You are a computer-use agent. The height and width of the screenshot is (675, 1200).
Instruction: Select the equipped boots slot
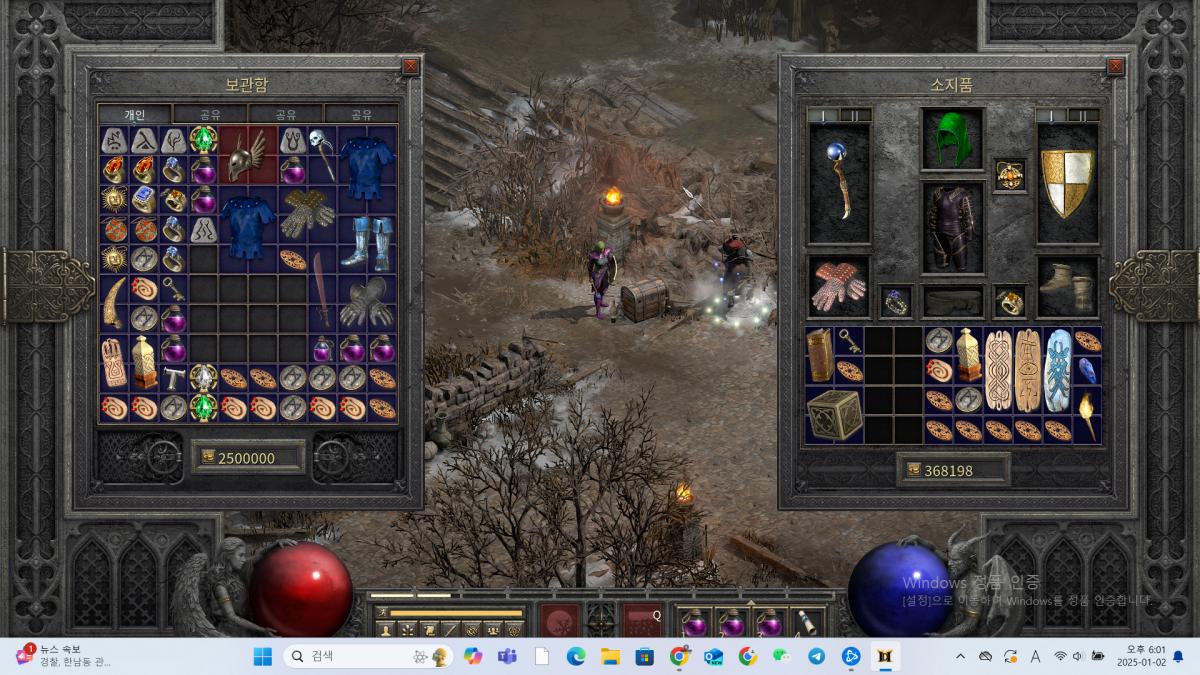(x=1067, y=287)
